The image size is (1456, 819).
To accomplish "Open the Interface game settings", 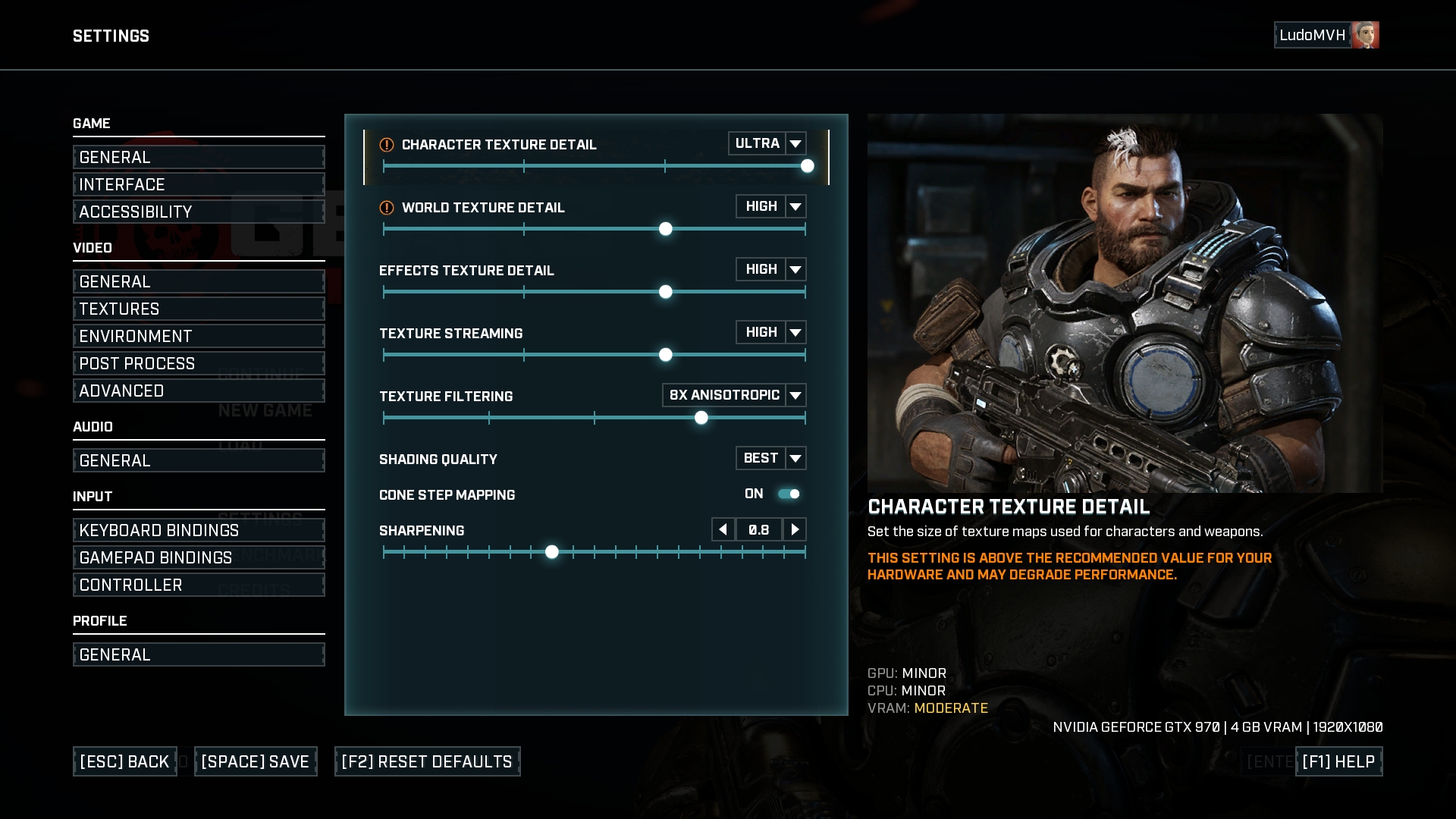I will point(199,184).
